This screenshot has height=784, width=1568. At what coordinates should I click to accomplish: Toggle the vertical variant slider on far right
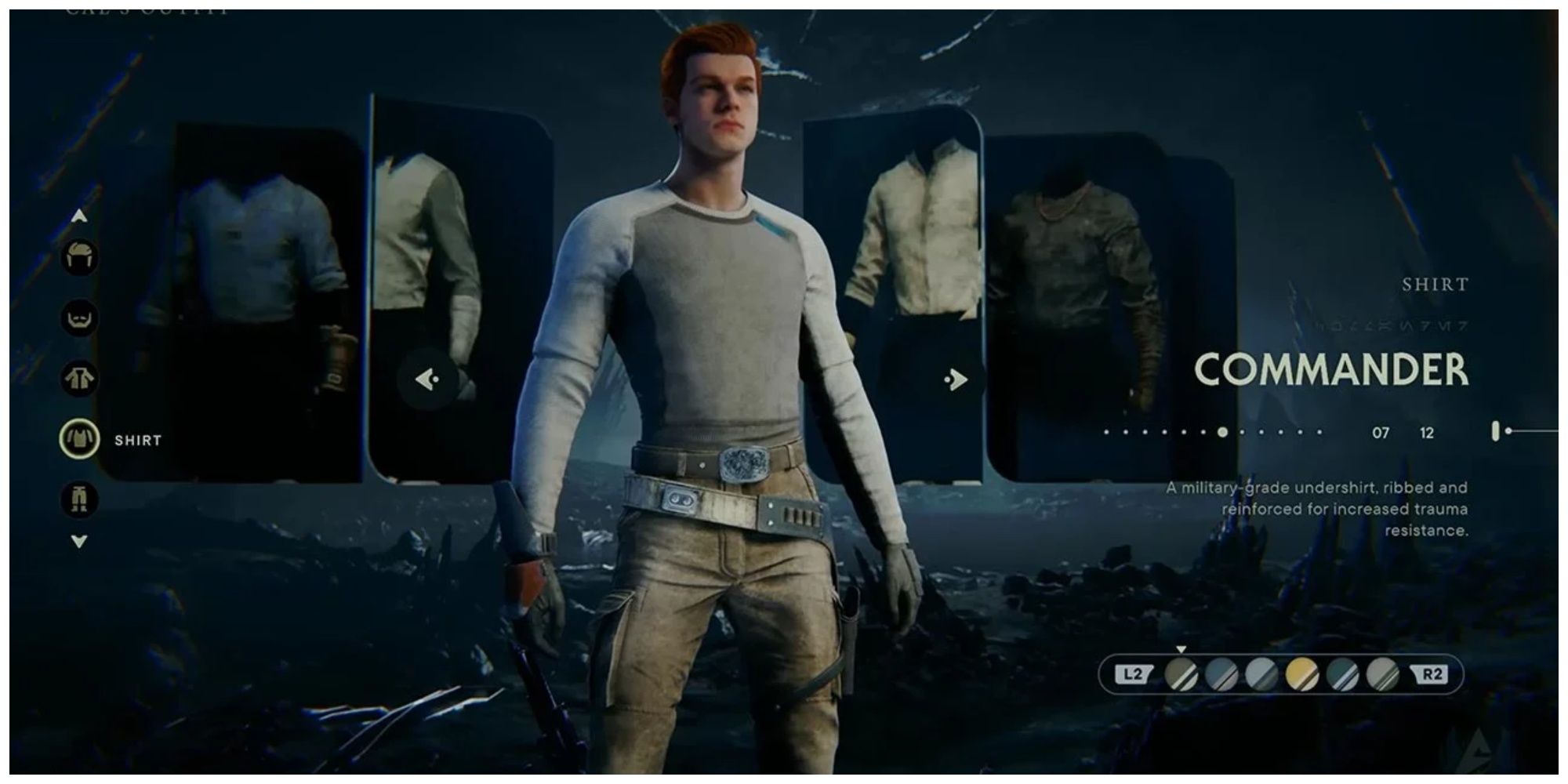point(1496,430)
